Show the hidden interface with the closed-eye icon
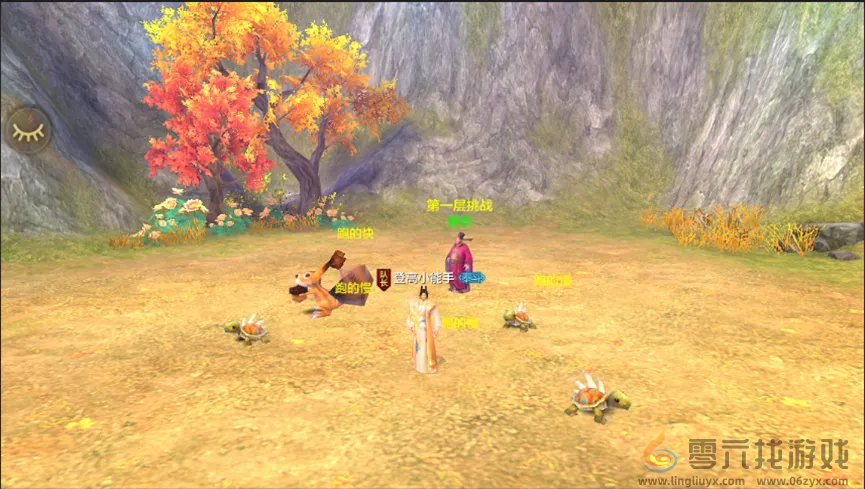This screenshot has height=489, width=865. [28, 129]
